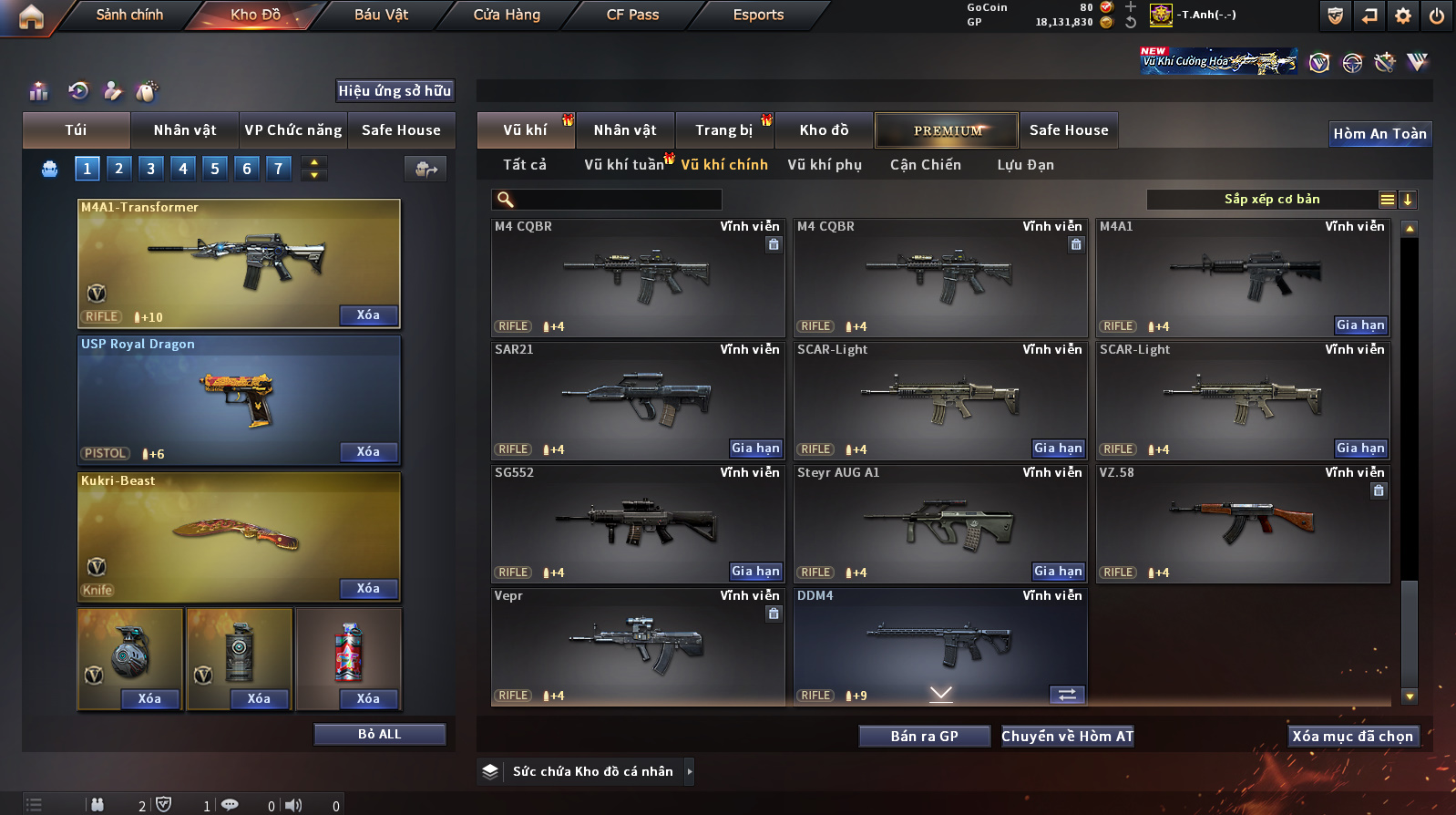This screenshot has width=1456, height=815.
Task: Open the Hòm An Toàn safe box
Action: click(1379, 134)
